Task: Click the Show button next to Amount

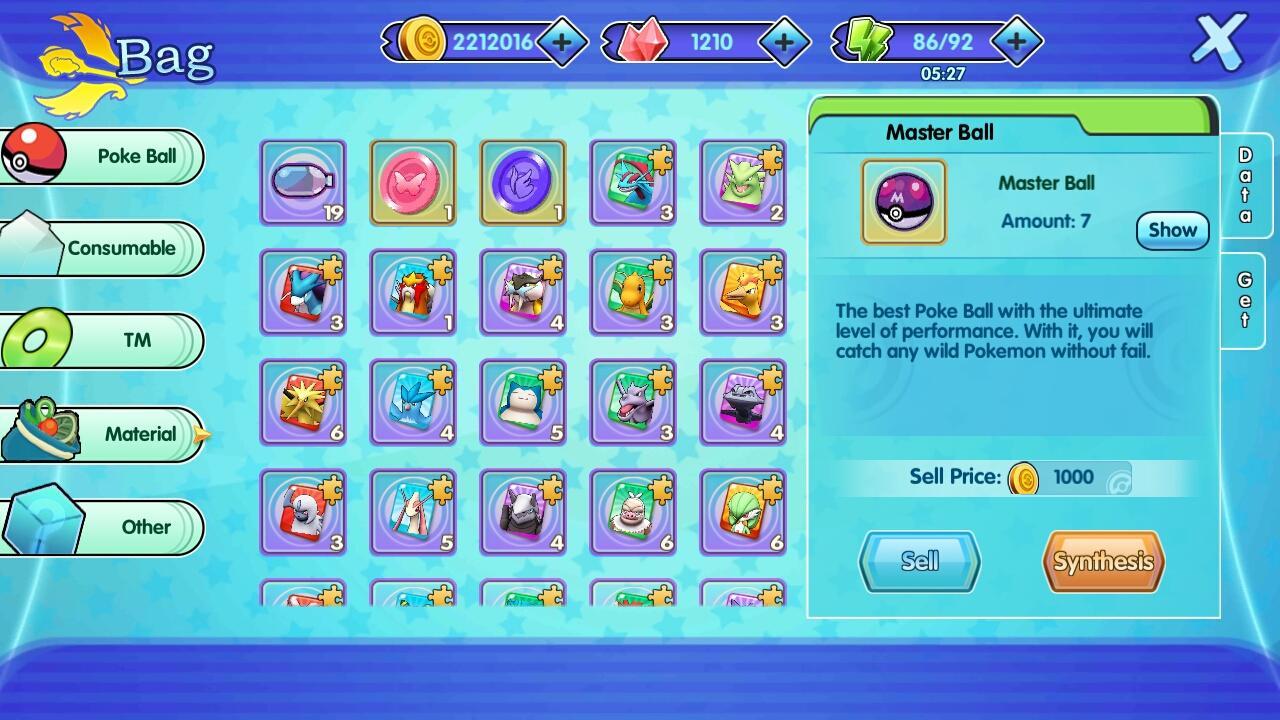Action: pos(1171,230)
